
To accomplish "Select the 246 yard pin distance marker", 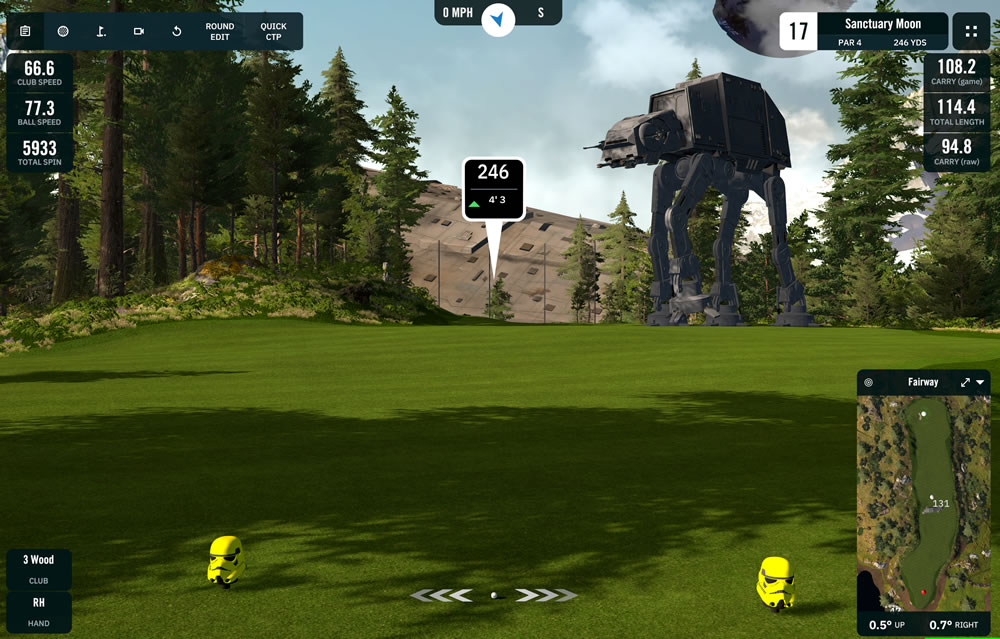I will click(x=493, y=187).
